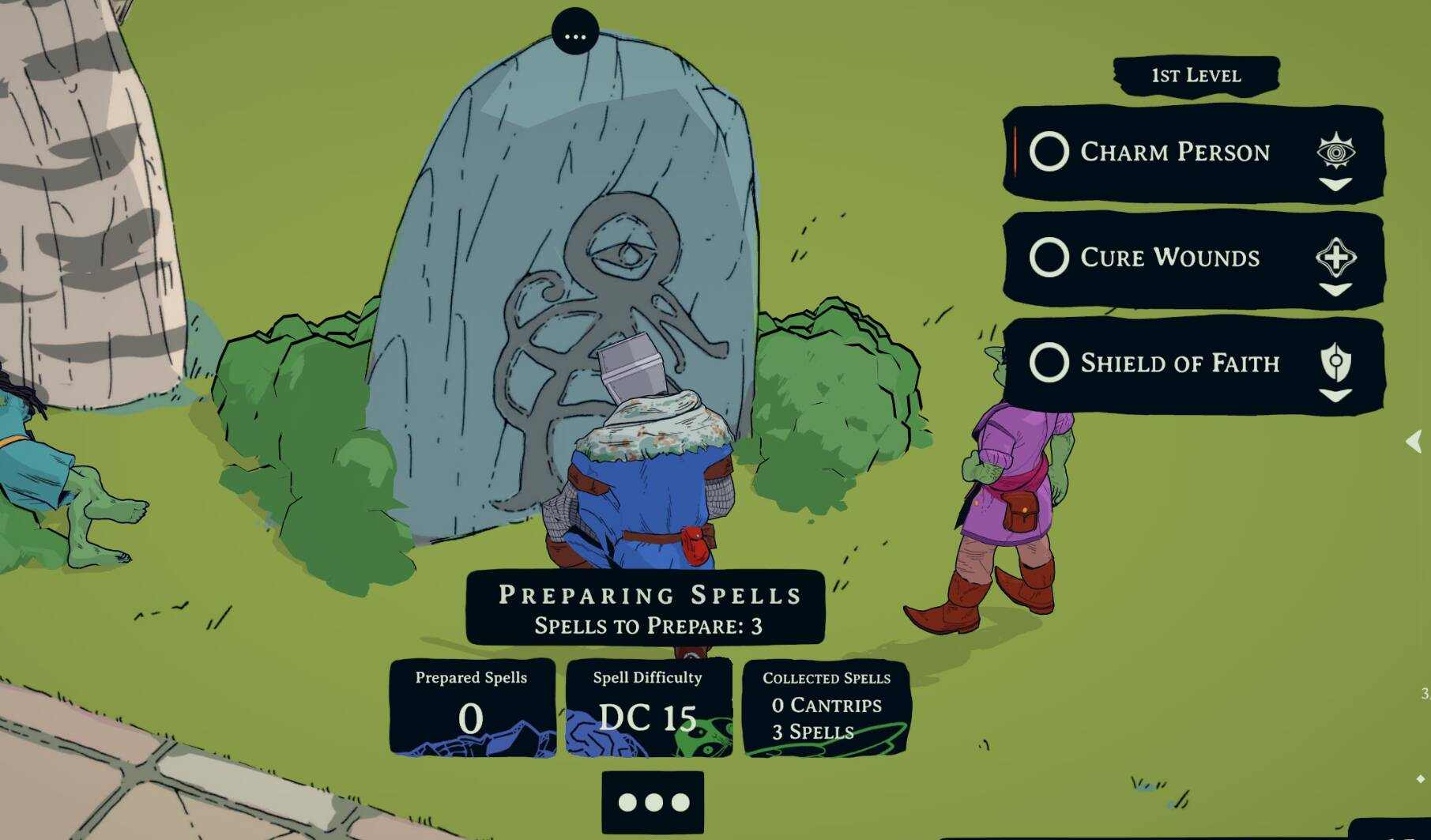Image resolution: width=1431 pixels, height=840 pixels.
Task: Expand Cure Wounds details arrow
Action: point(1335,290)
